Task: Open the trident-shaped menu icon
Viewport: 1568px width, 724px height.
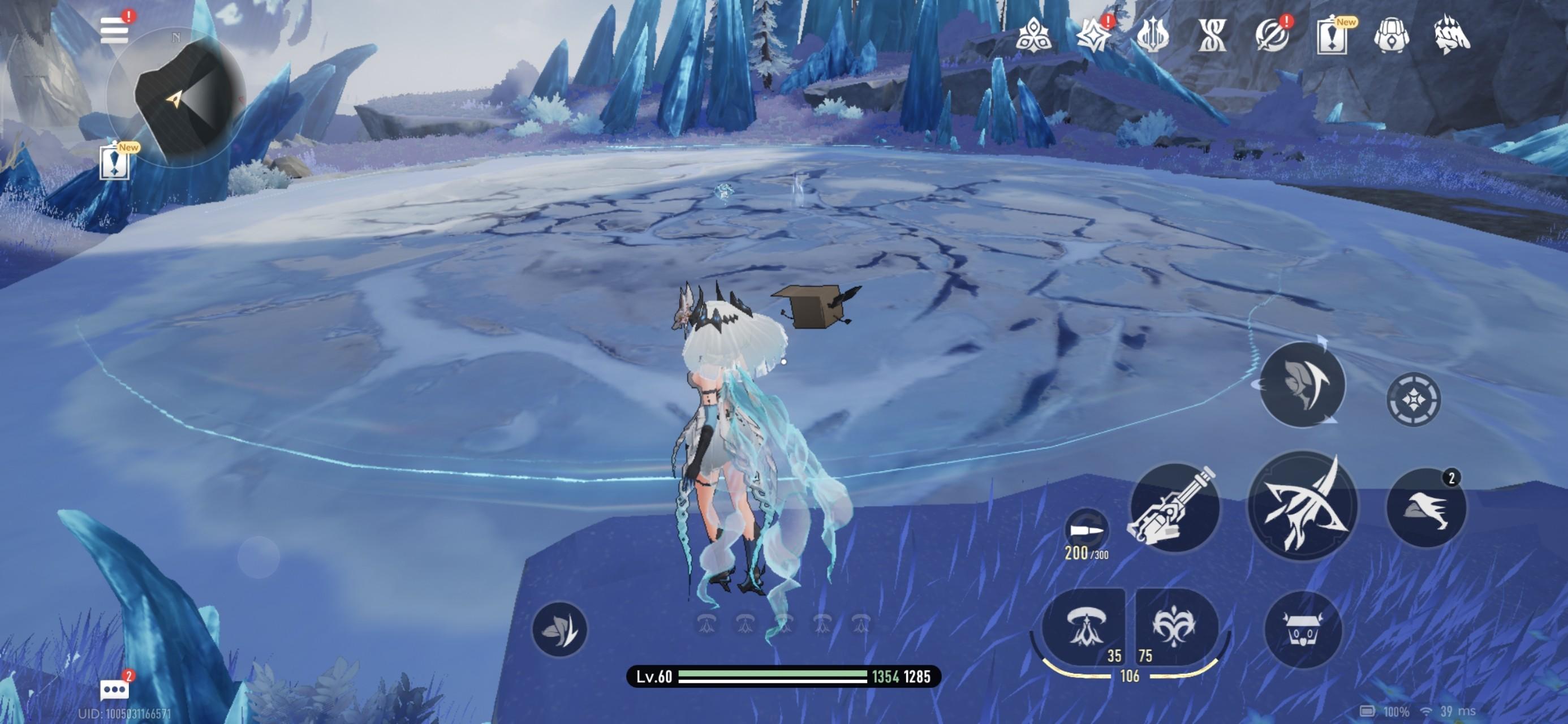Action: click(x=1152, y=35)
